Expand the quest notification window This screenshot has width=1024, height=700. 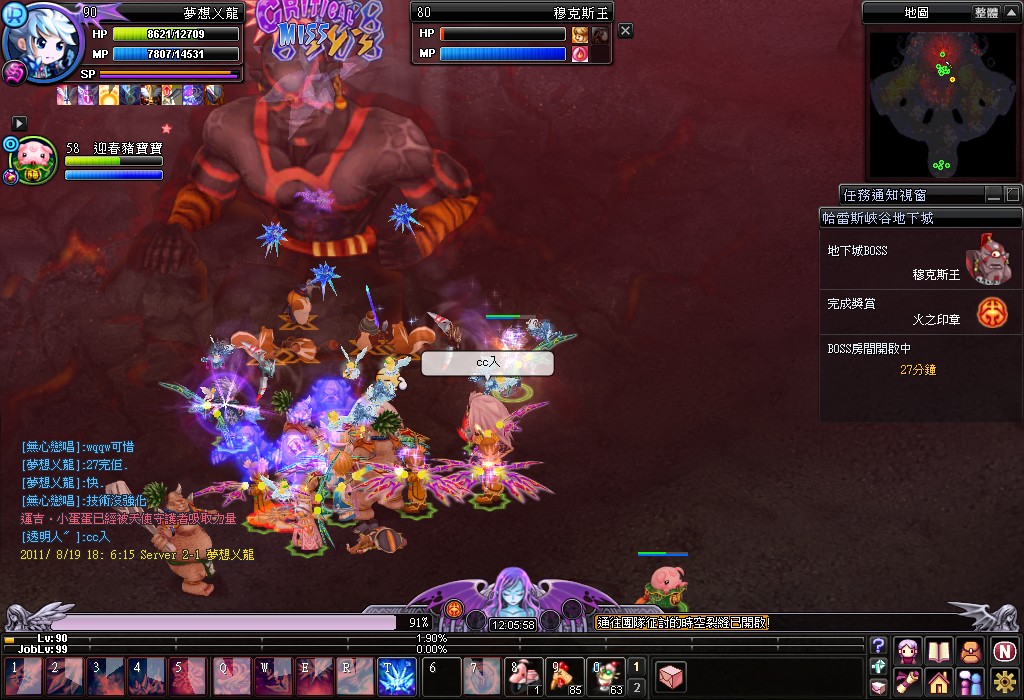(x=1012, y=194)
